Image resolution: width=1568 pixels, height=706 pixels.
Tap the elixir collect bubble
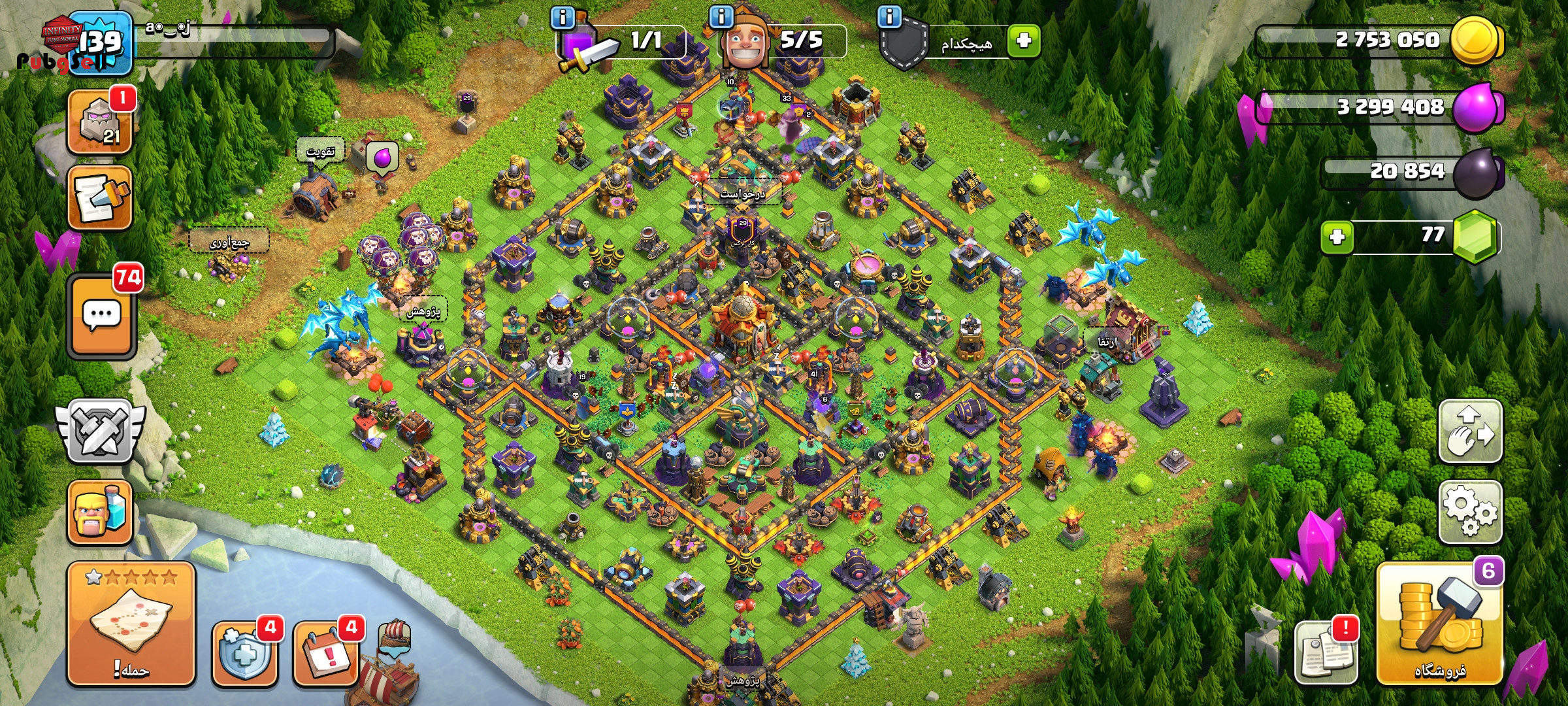click(382, 157)
